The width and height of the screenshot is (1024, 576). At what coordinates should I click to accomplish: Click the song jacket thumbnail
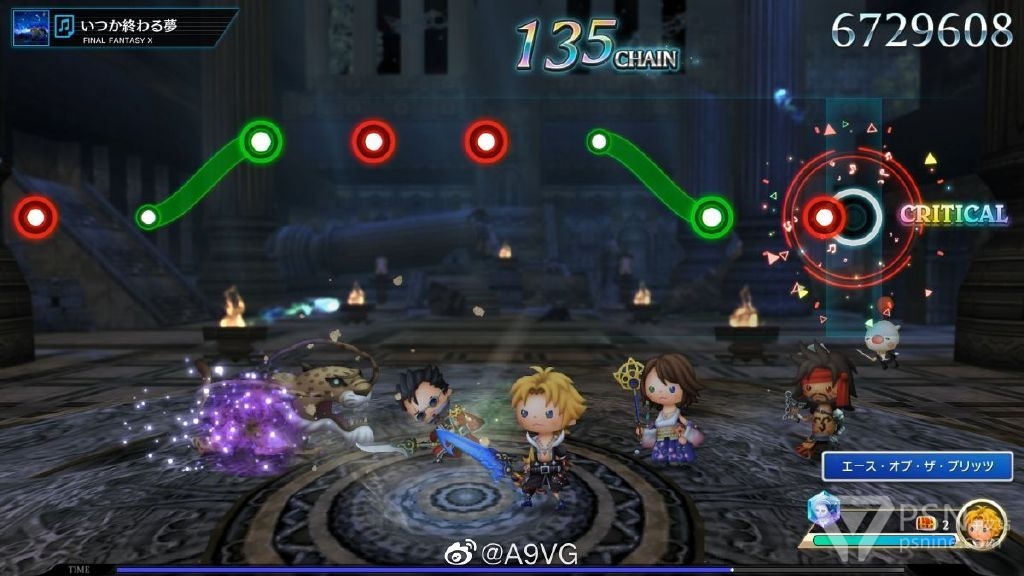coord(29,27)
